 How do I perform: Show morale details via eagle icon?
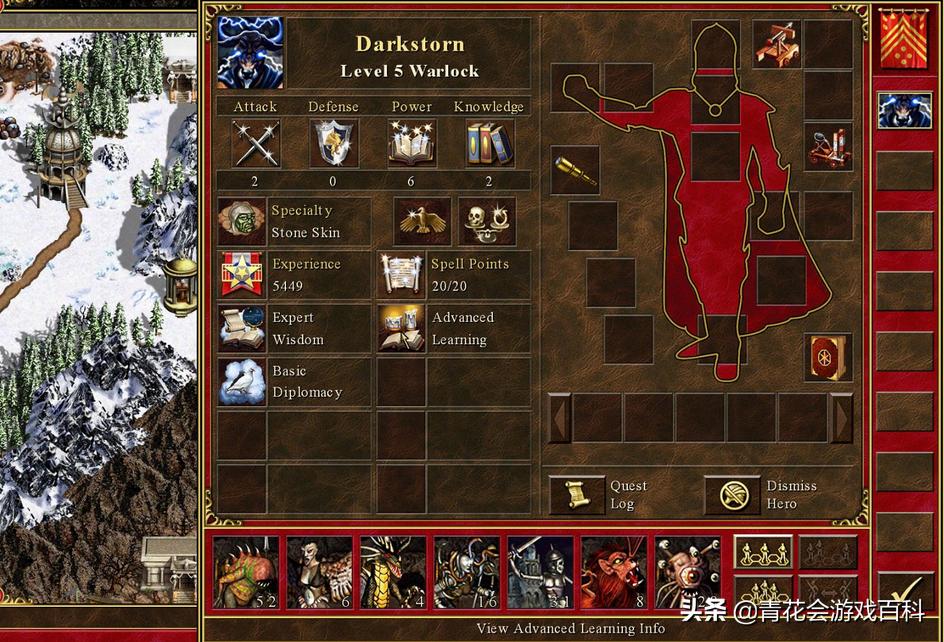tap(422, 221)
